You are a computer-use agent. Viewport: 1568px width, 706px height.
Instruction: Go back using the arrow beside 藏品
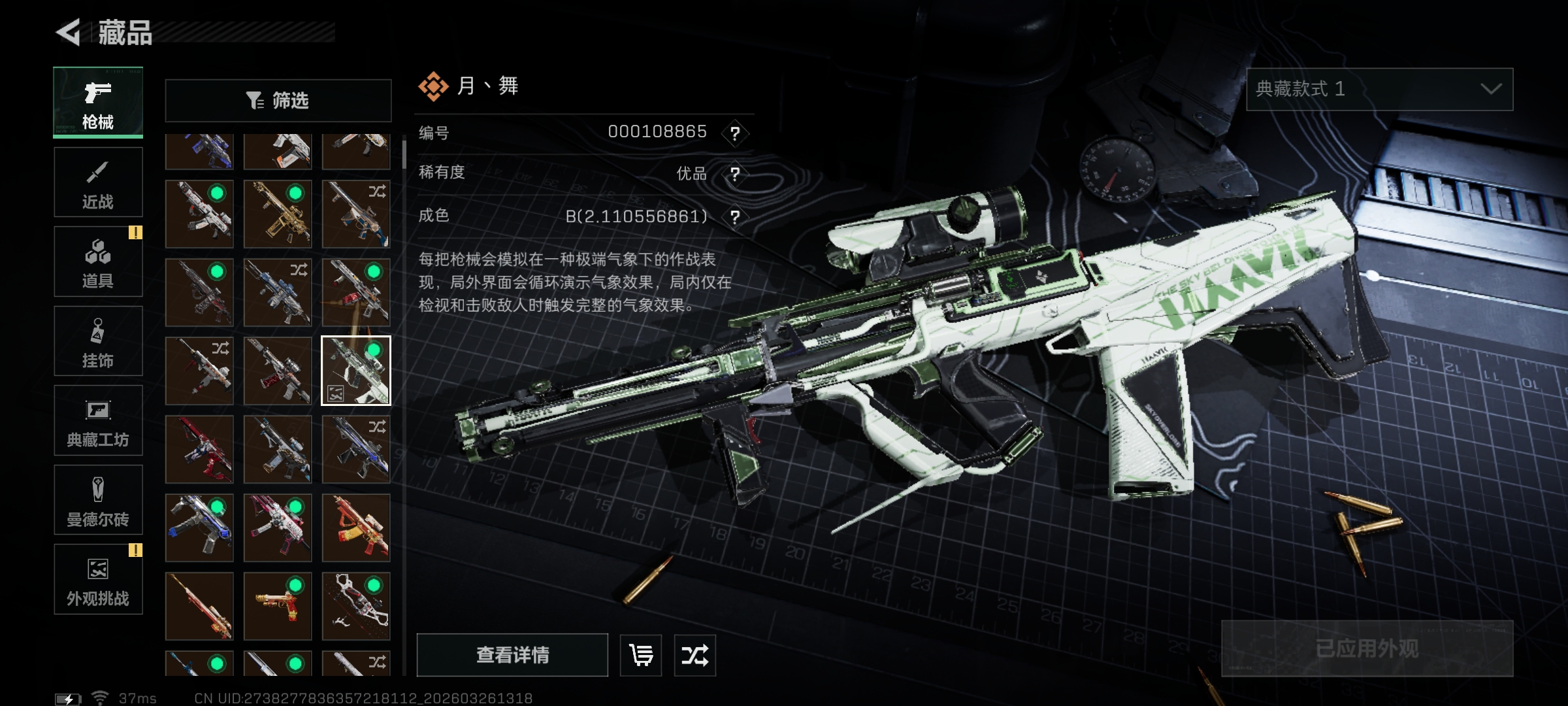[x=69, y=32]
